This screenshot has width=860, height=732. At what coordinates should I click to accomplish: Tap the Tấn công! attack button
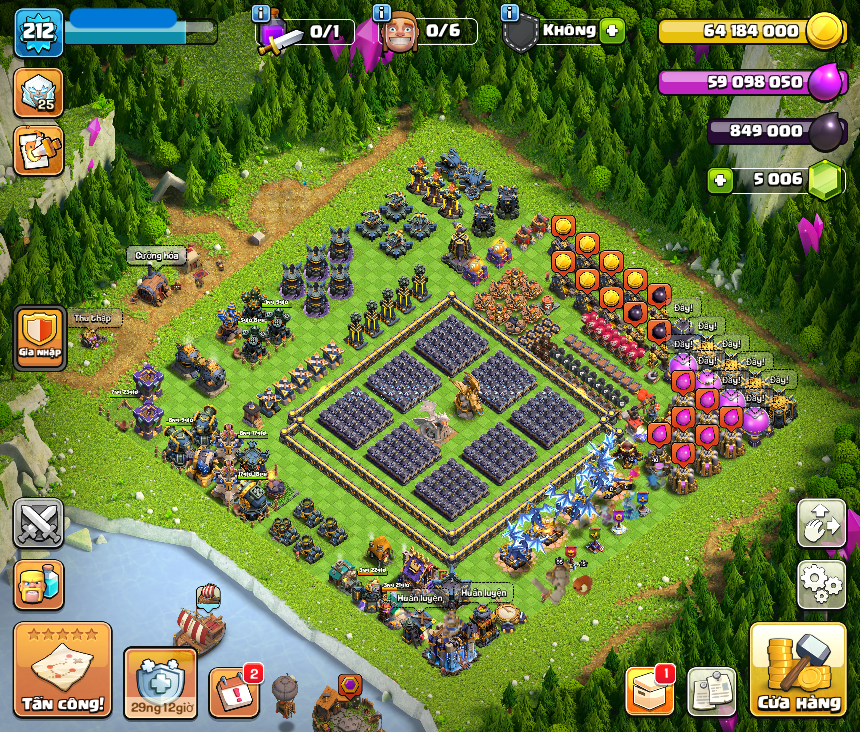(x=62, y=670)
